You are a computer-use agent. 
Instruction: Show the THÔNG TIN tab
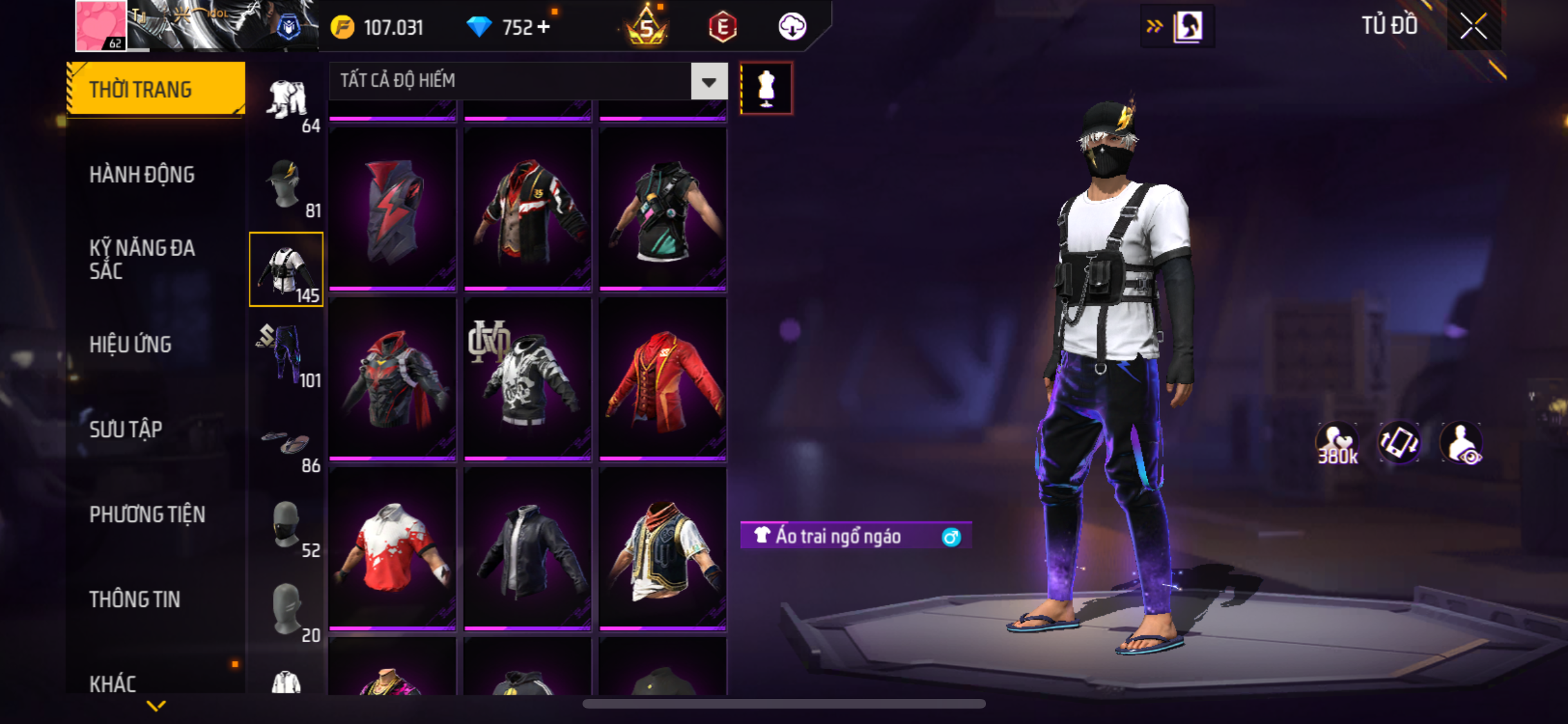135,599
